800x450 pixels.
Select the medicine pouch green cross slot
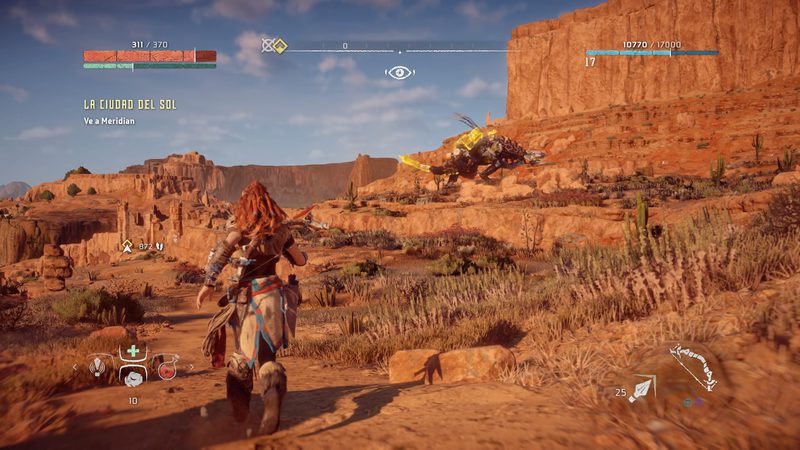131,352
